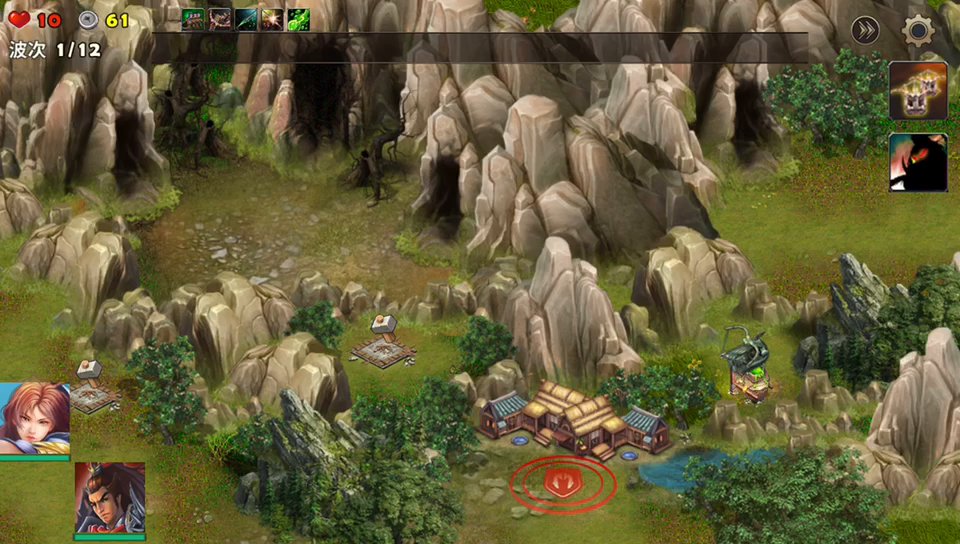
Task: Select the armored male warrior portrait
Action: [x=109, y=498]
